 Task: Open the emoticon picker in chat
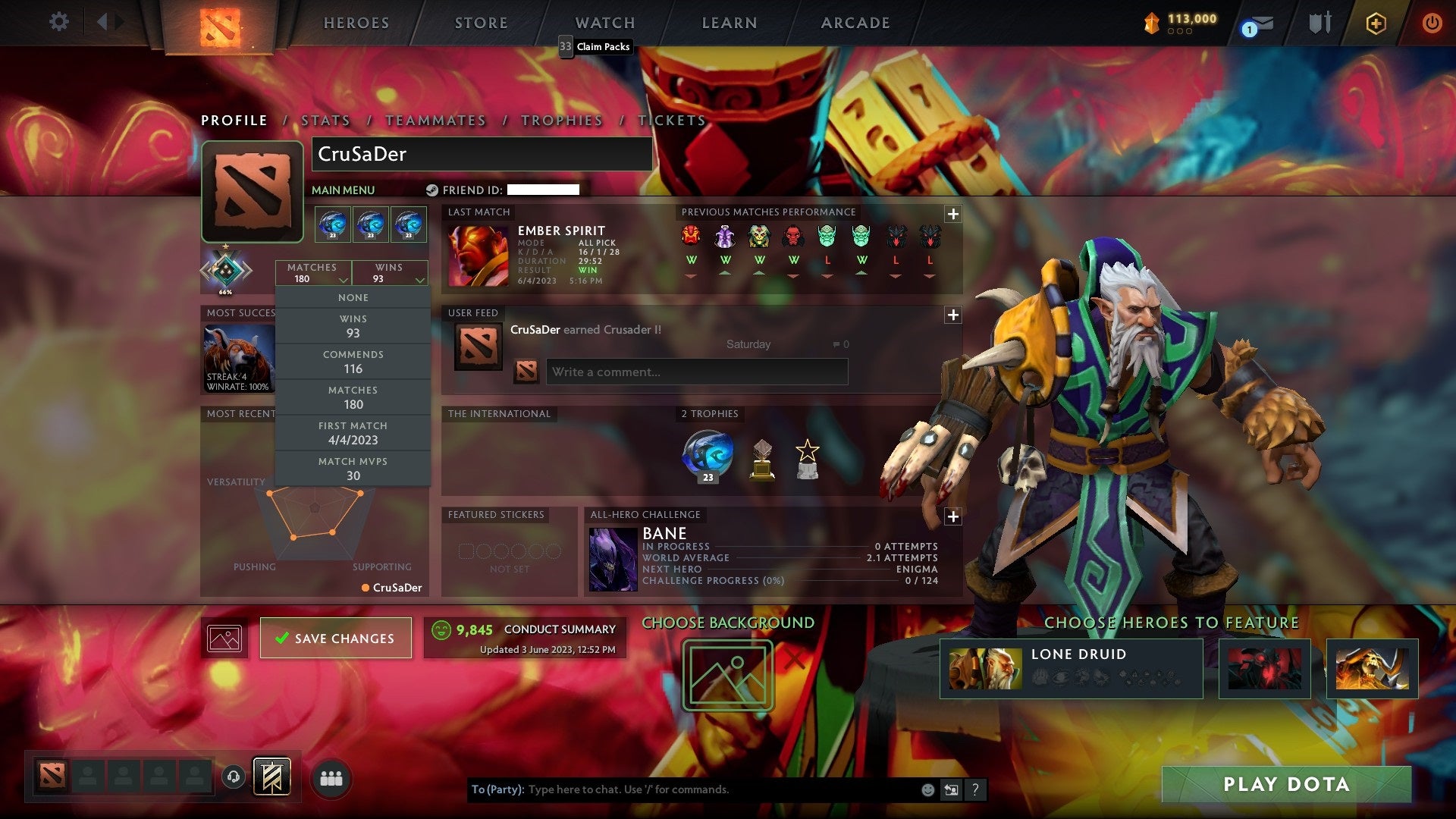tap(927, 789)
